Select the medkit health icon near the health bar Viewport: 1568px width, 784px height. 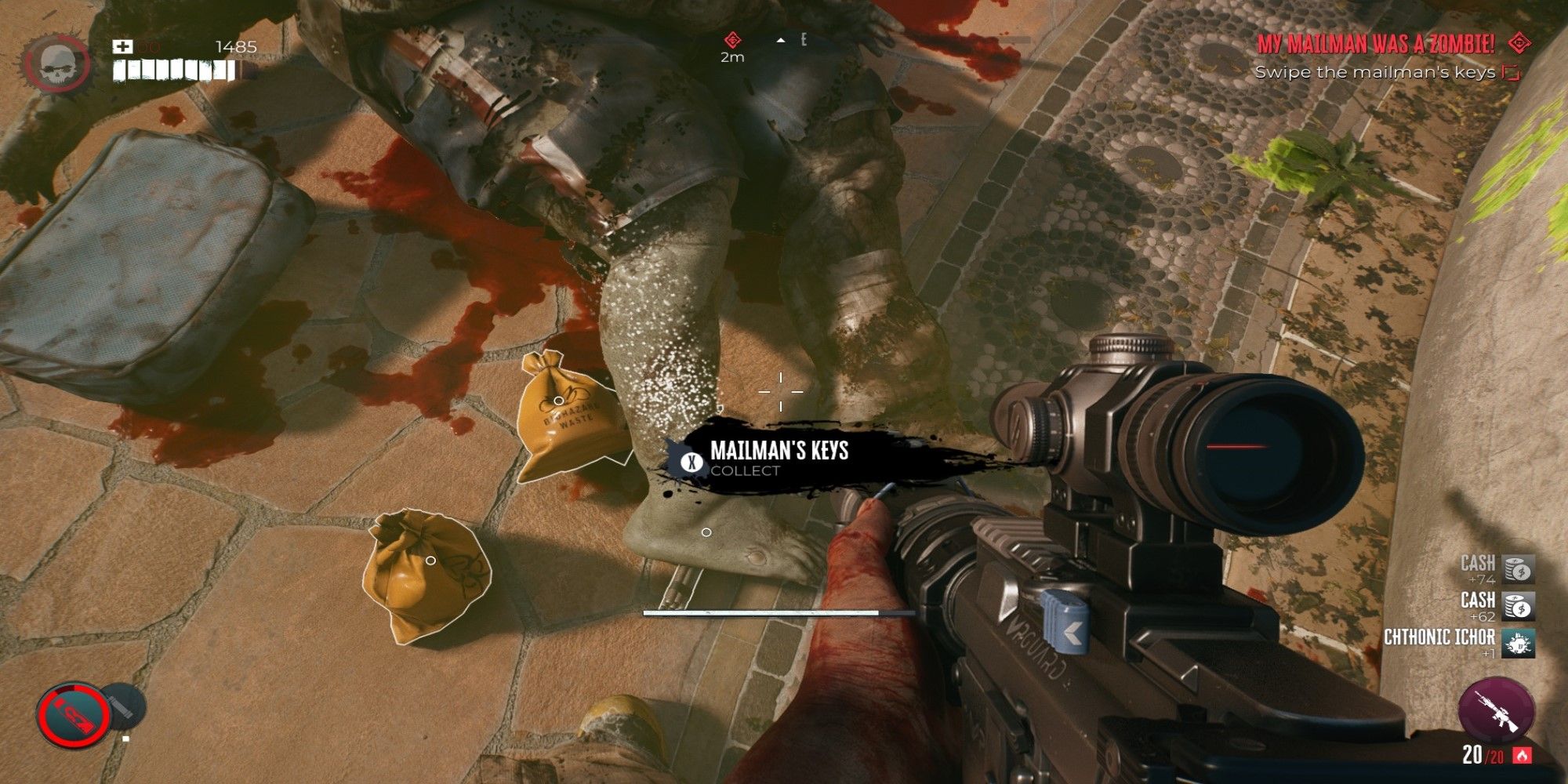(121, 45)
